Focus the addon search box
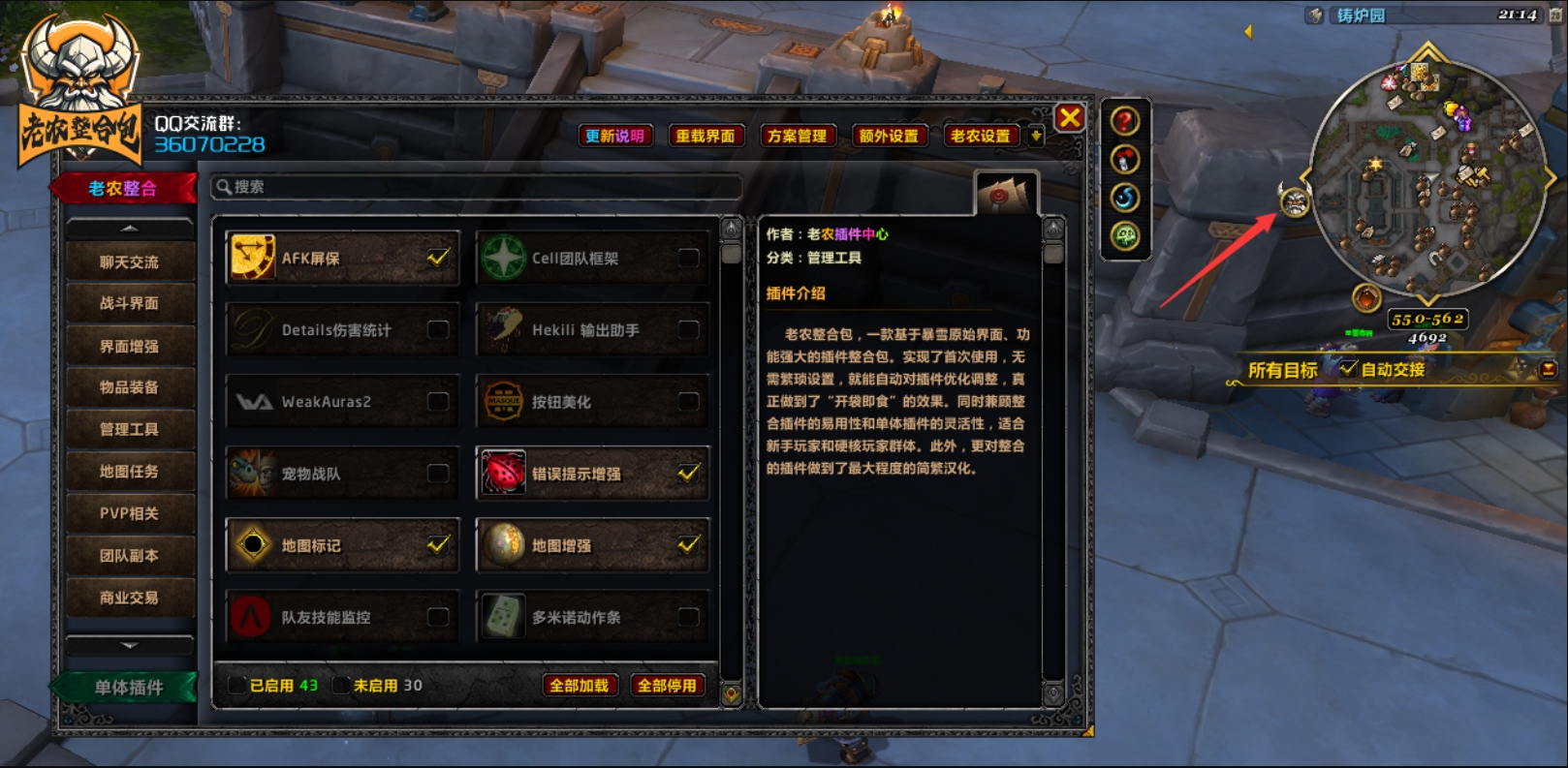The image size is (1568, 768). [x=477, y=187]
